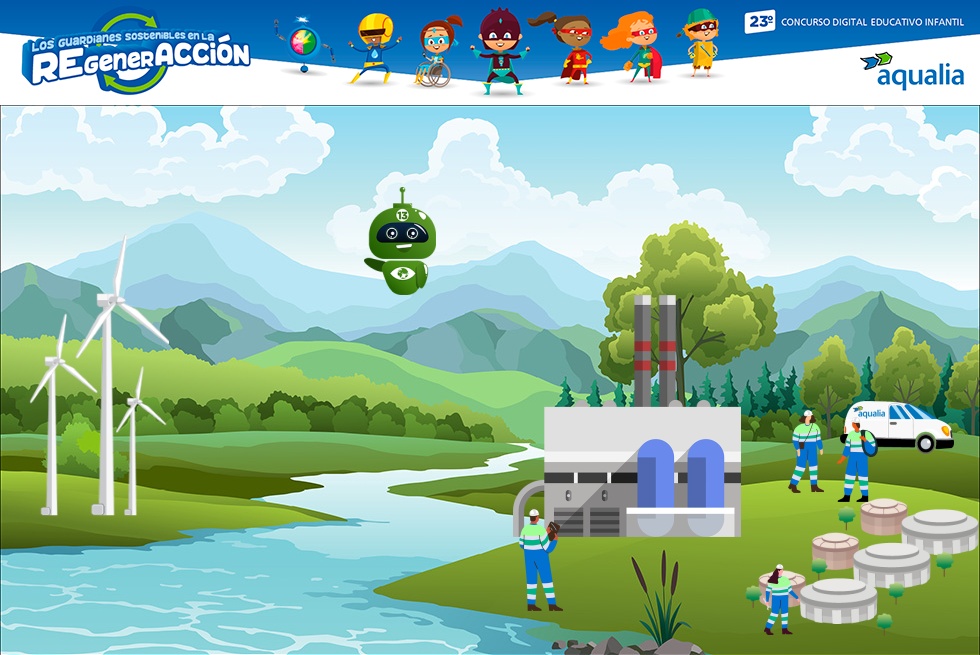Click the Guardianes Sostenibles REgenerACCIÓN logo
The image size is (980, 655).
pos(138,54)
